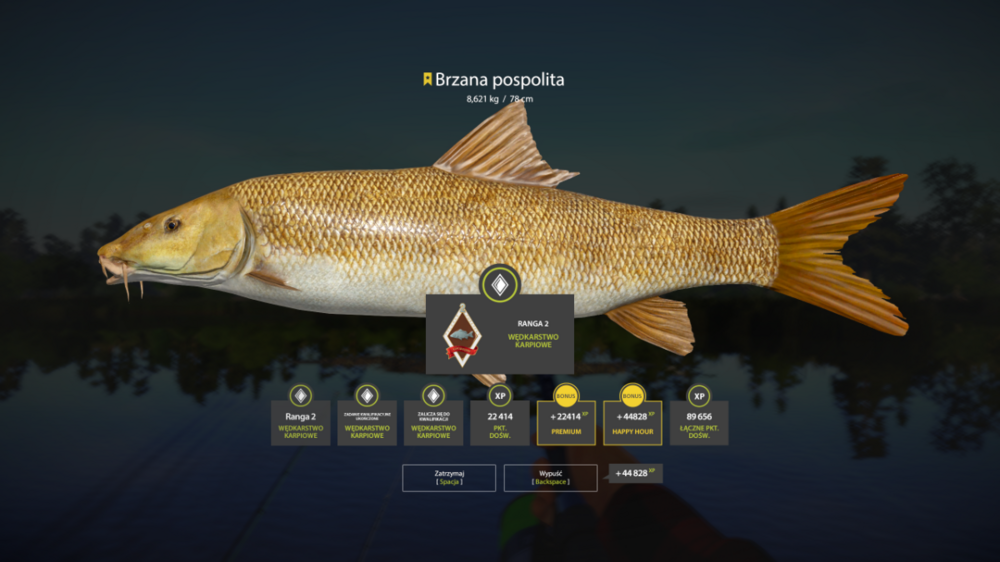Release the fish with Wypuść button
1000x562 pixels.
(550, 477)
